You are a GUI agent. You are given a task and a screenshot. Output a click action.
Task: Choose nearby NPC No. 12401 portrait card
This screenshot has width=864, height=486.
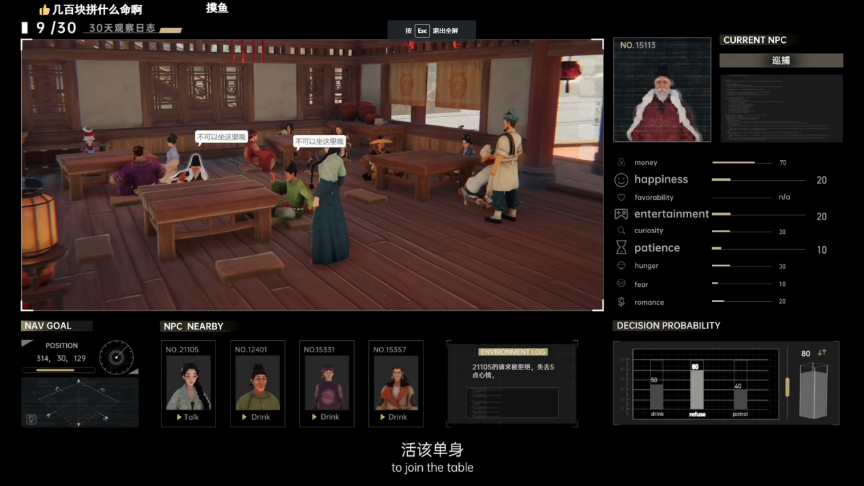258,384
